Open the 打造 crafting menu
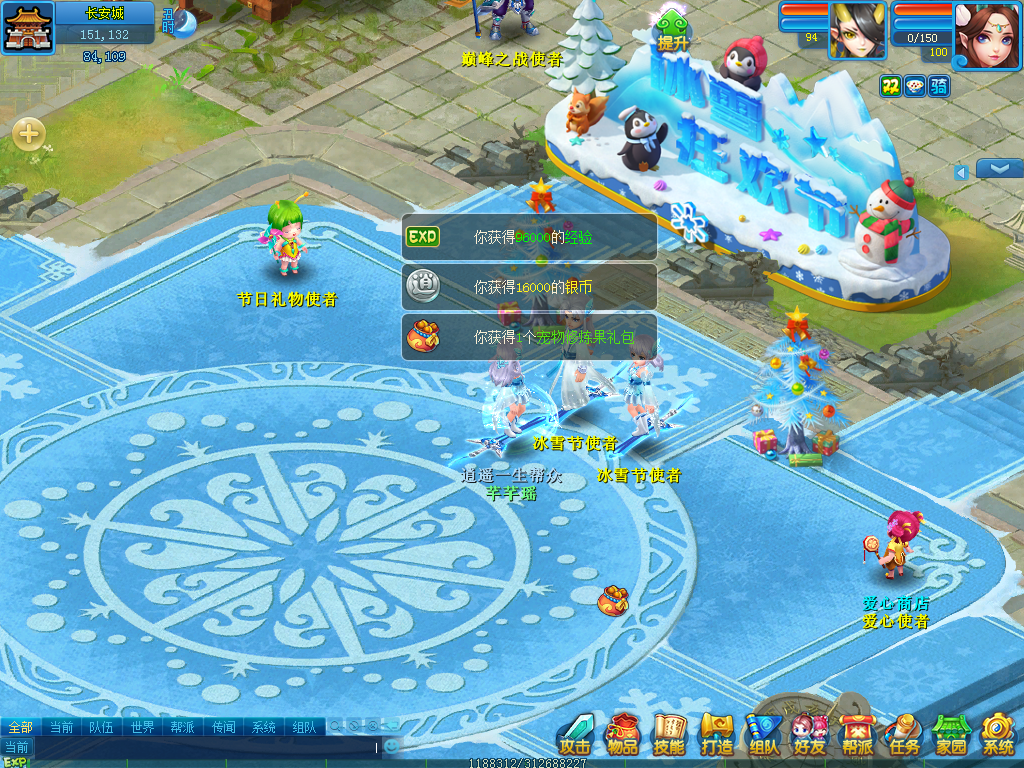This screenshot has height=768, width=1024. 717,735
